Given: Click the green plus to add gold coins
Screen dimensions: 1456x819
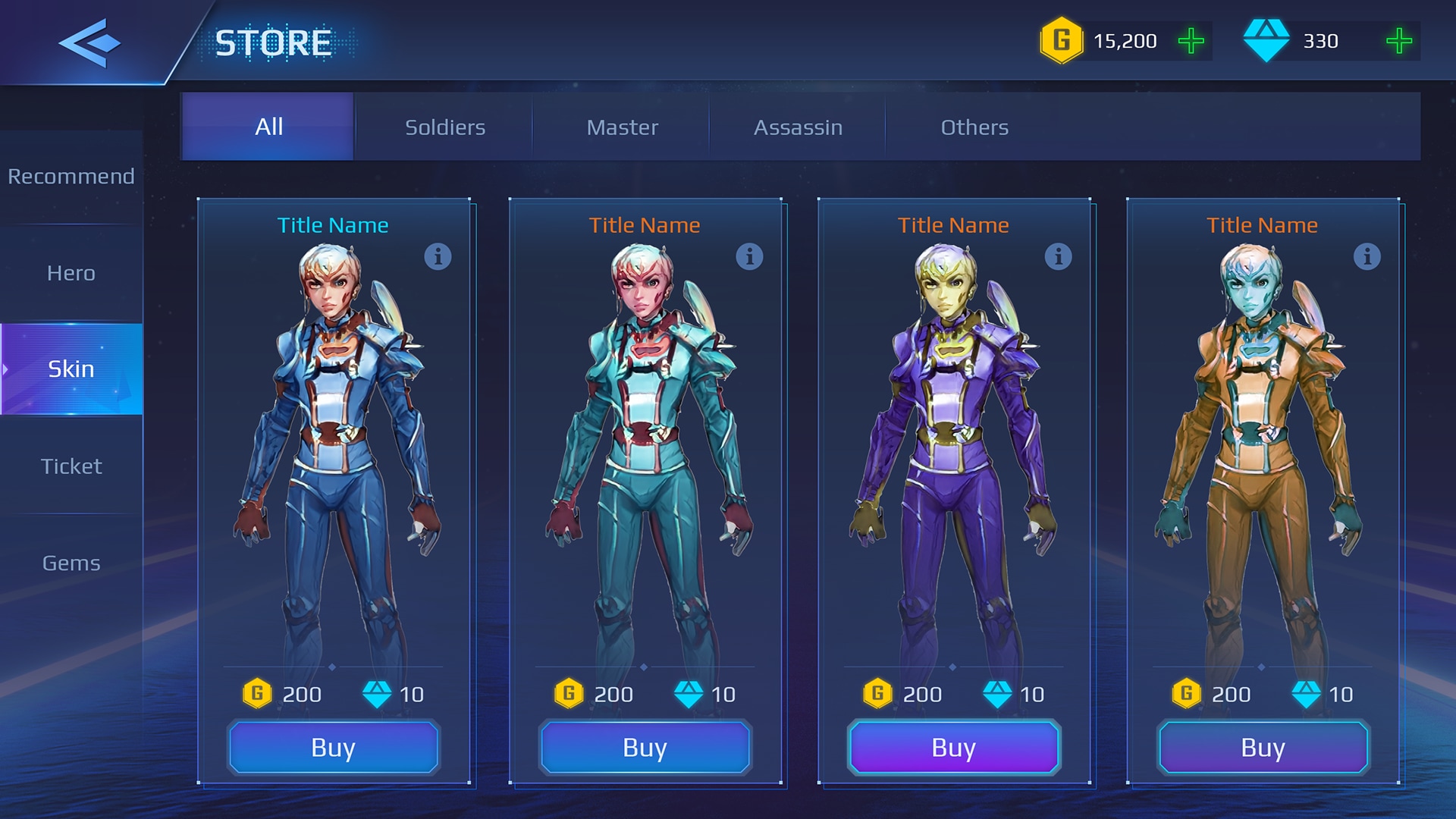Looking at the screenshot, I should tap(1191, 42).
